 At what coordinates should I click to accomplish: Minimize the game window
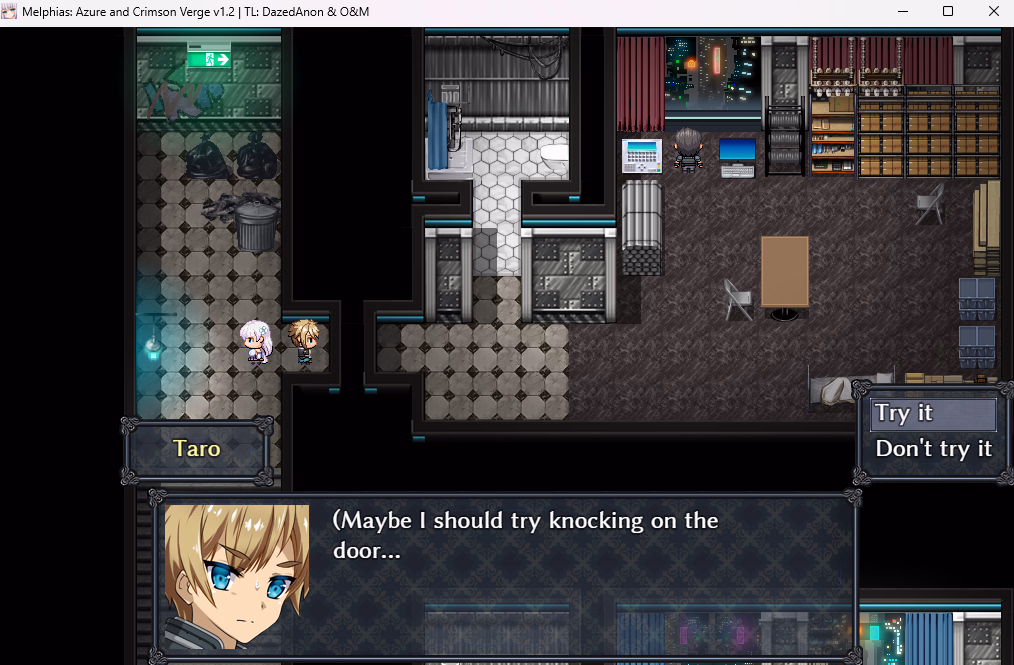click(903, 12)
